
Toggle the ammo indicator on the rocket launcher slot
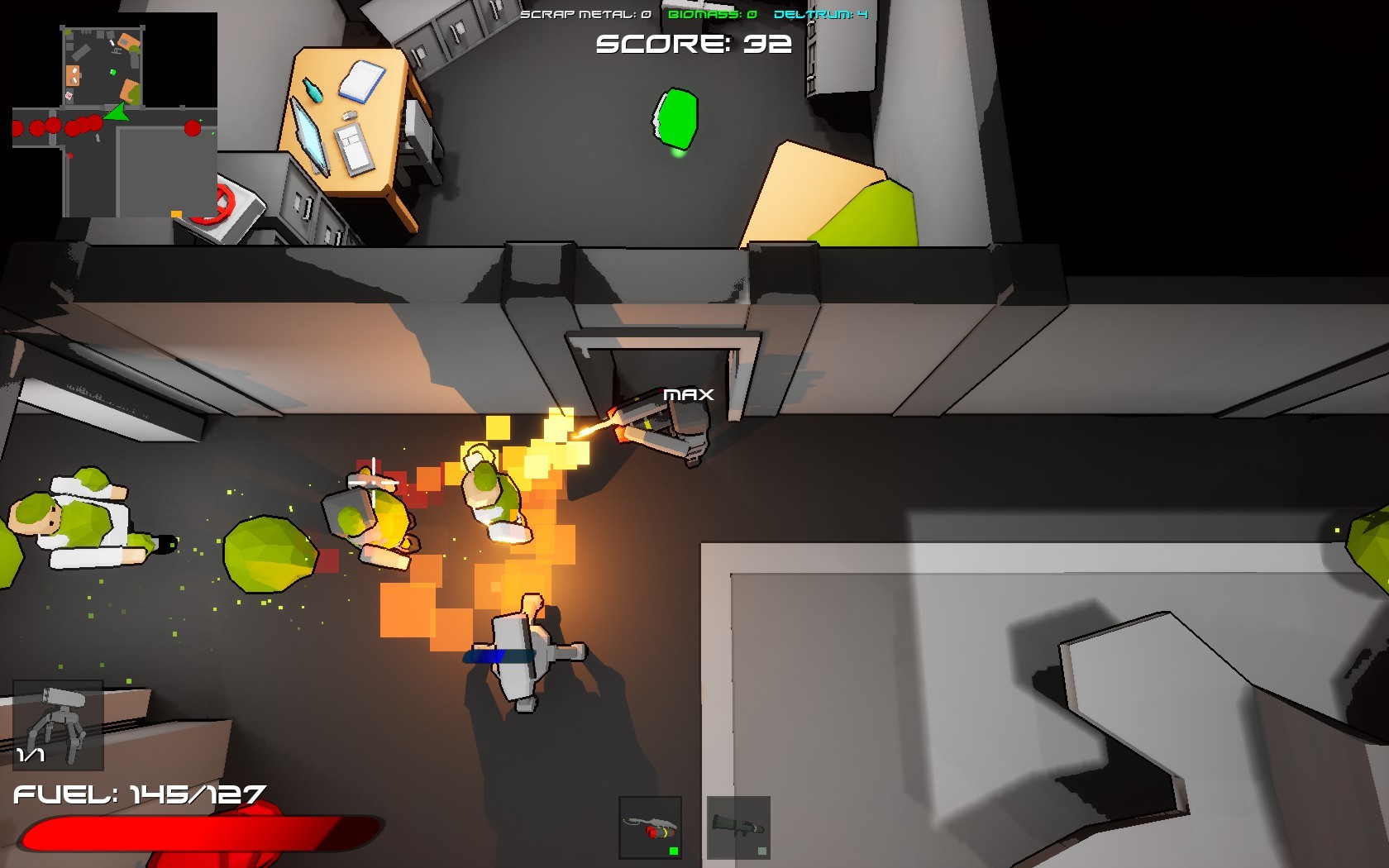(x=762, y=851)
